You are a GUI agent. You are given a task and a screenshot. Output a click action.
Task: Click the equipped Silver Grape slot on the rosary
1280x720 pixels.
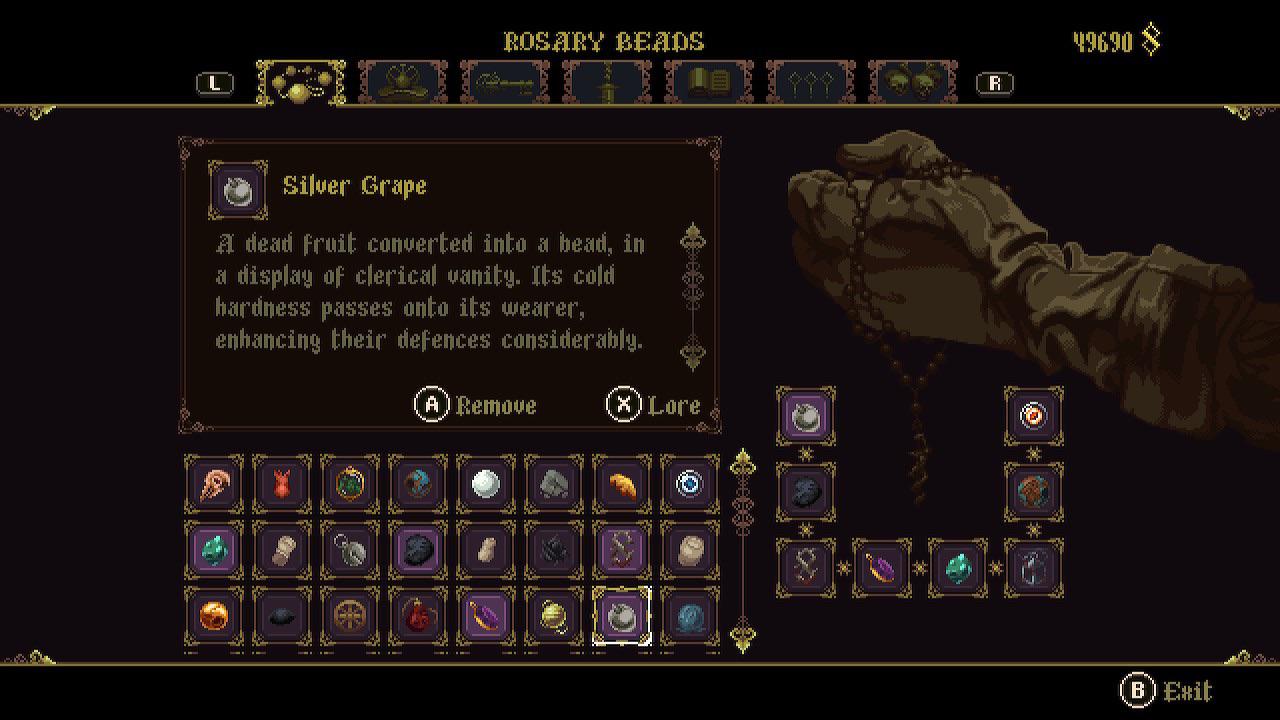(x=806, y=417)
